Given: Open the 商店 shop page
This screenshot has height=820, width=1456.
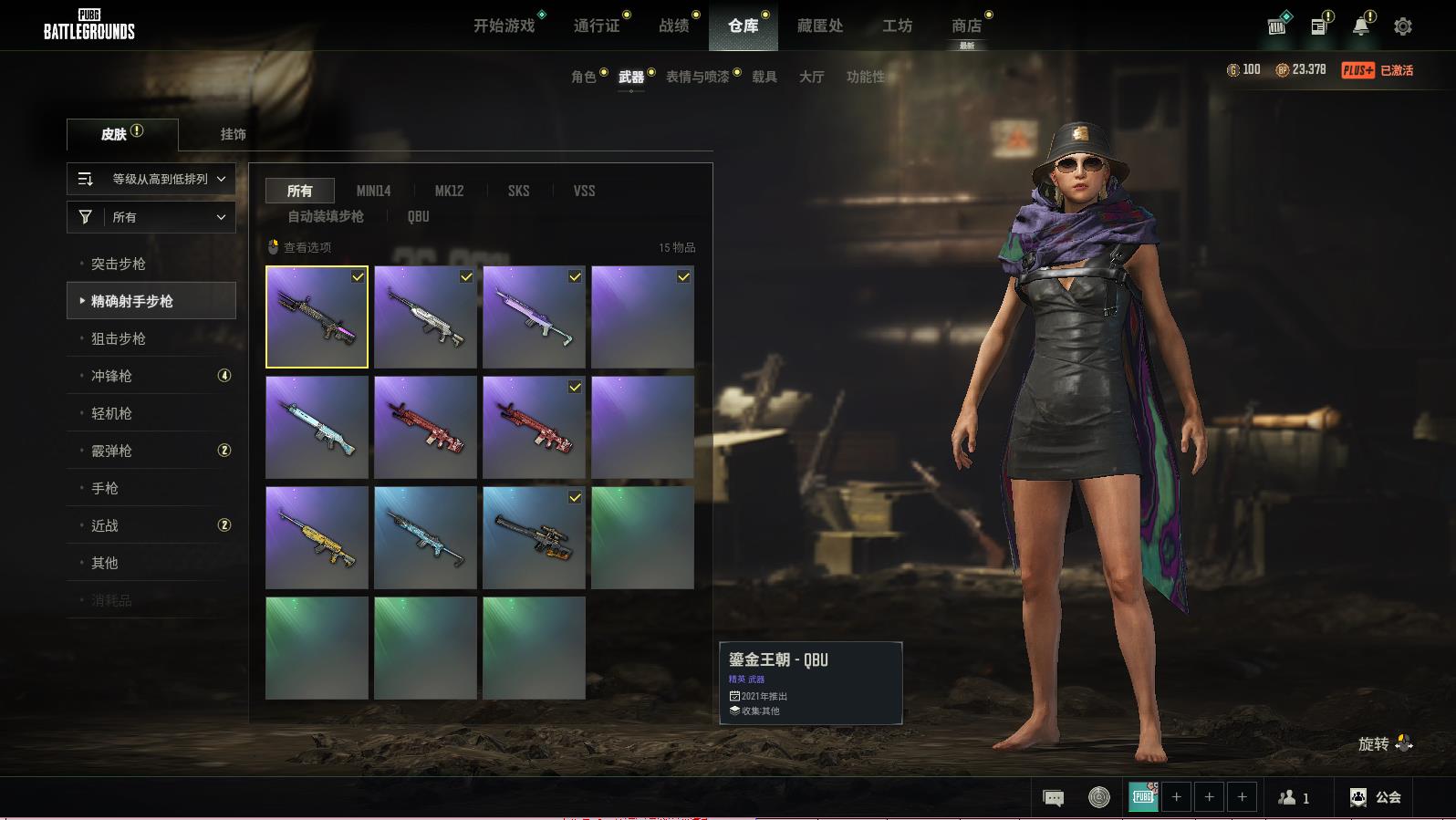Looking at the screenshot, I should click(966, 26).
